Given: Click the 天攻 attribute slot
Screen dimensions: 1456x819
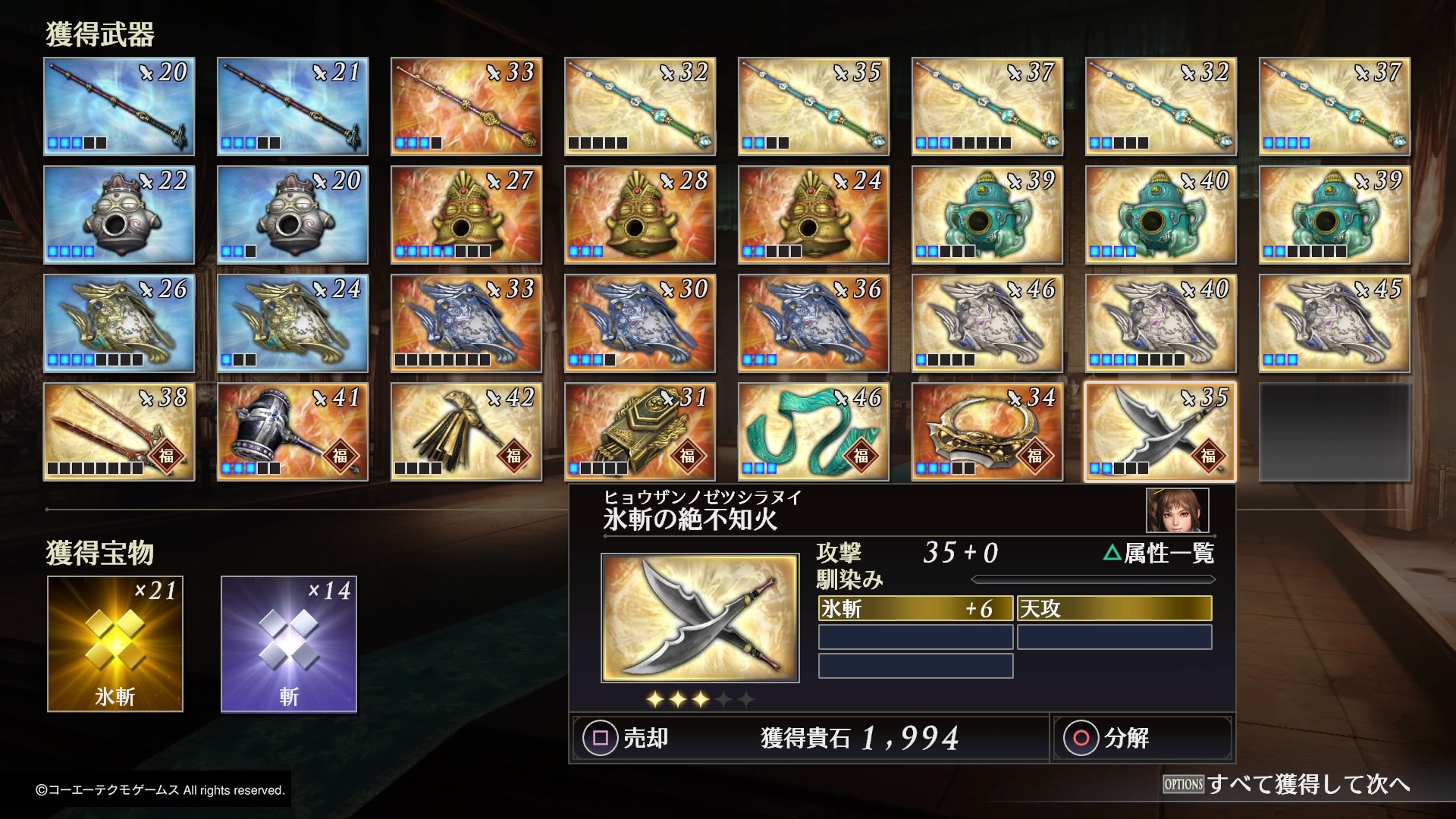Looking at the screenshot, I should (1115, 608).
